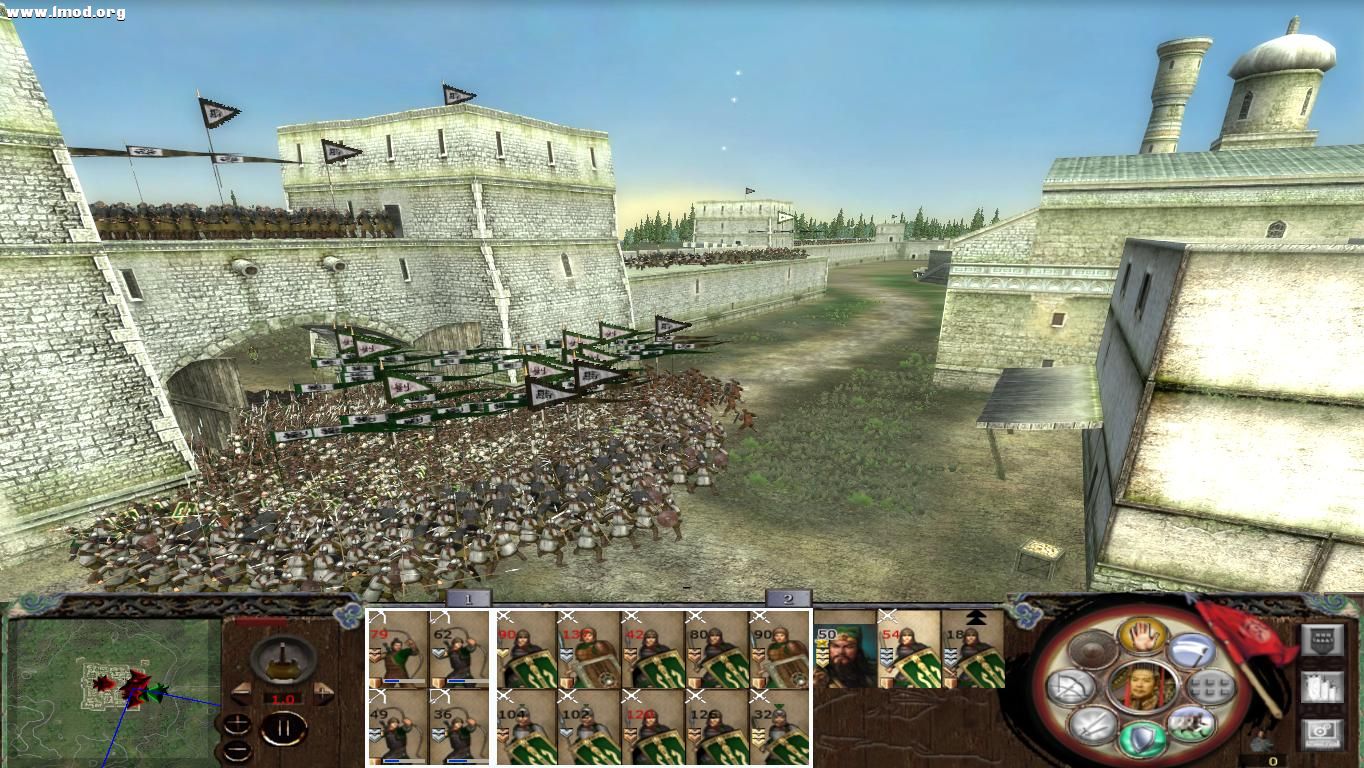
Task: Toggle fire at will with the bow icon
Action: tap(1070, 688)
